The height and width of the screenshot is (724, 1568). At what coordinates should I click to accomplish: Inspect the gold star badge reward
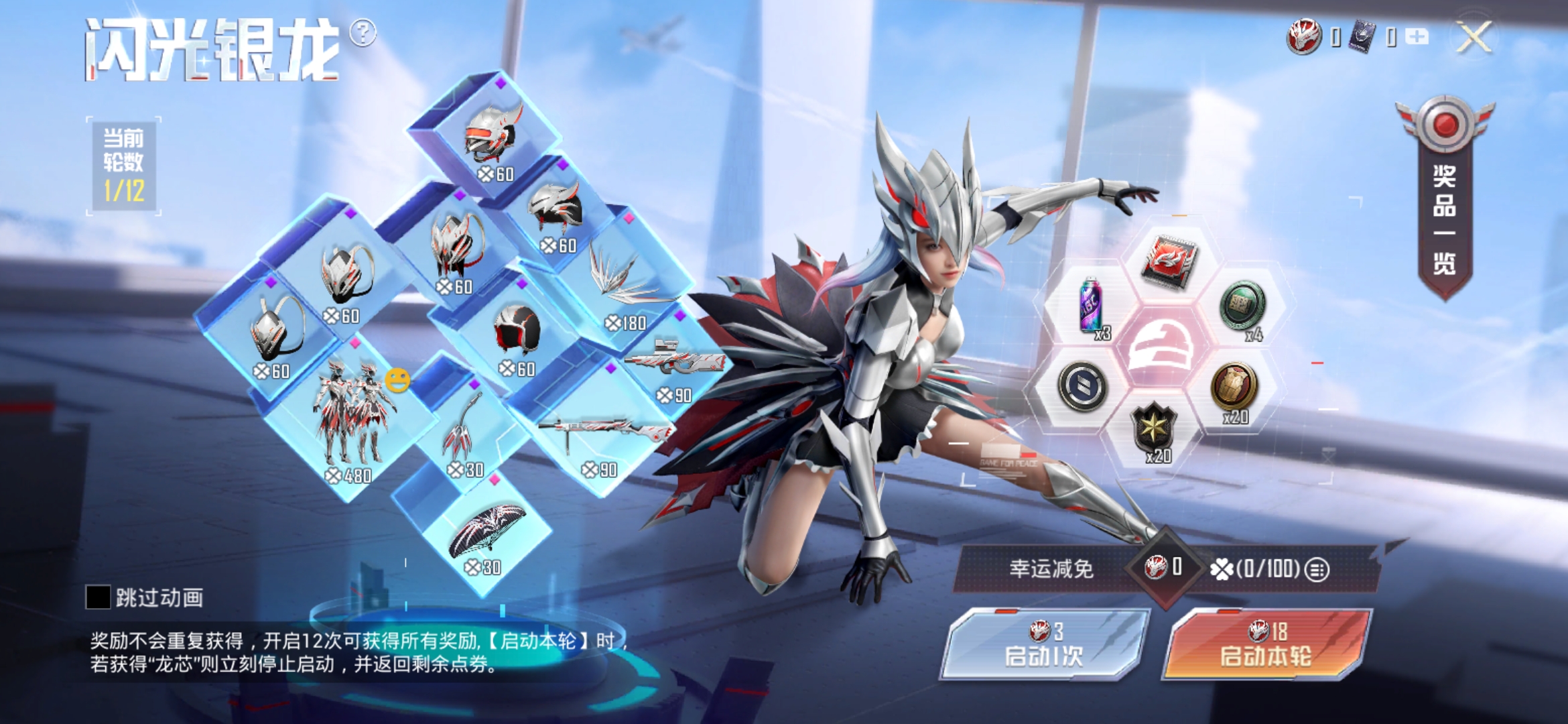pos(1154,429)
